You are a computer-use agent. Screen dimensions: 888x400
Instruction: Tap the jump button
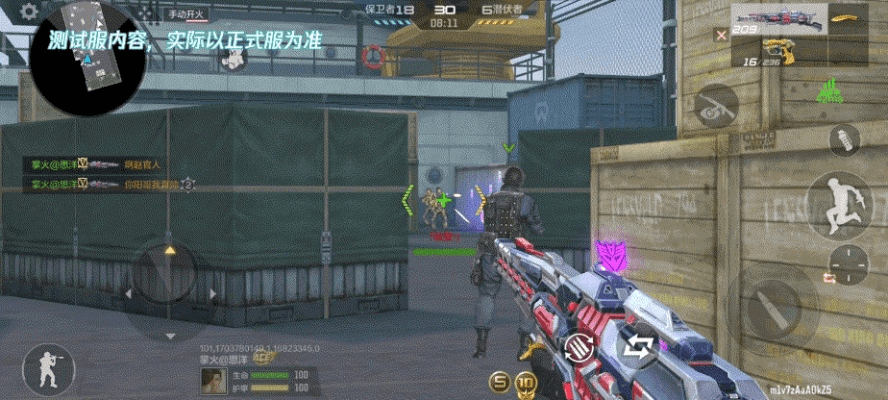(x=838, y=203)
